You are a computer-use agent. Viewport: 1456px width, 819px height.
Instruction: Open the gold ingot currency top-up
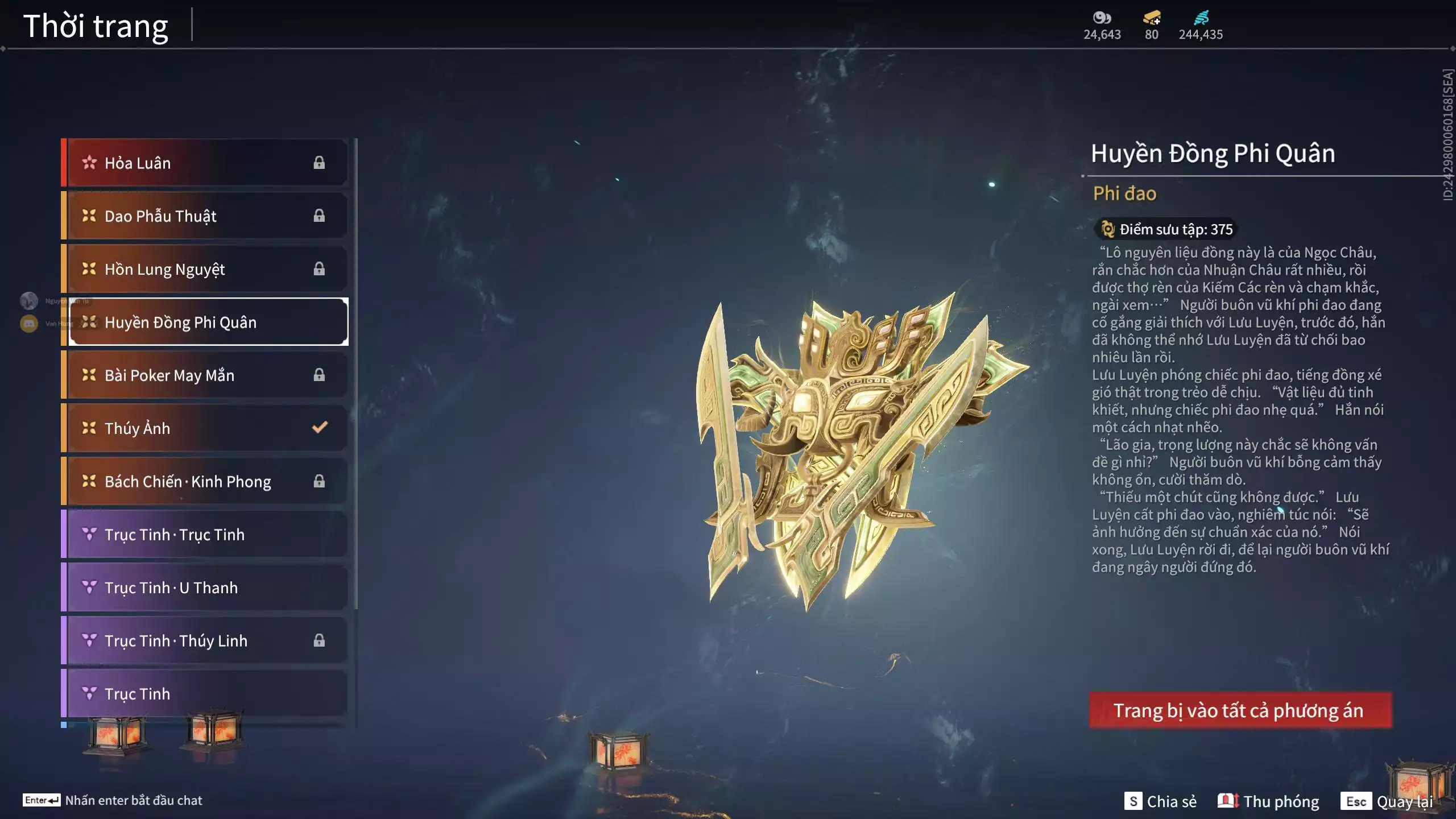tap(1152, 19)
